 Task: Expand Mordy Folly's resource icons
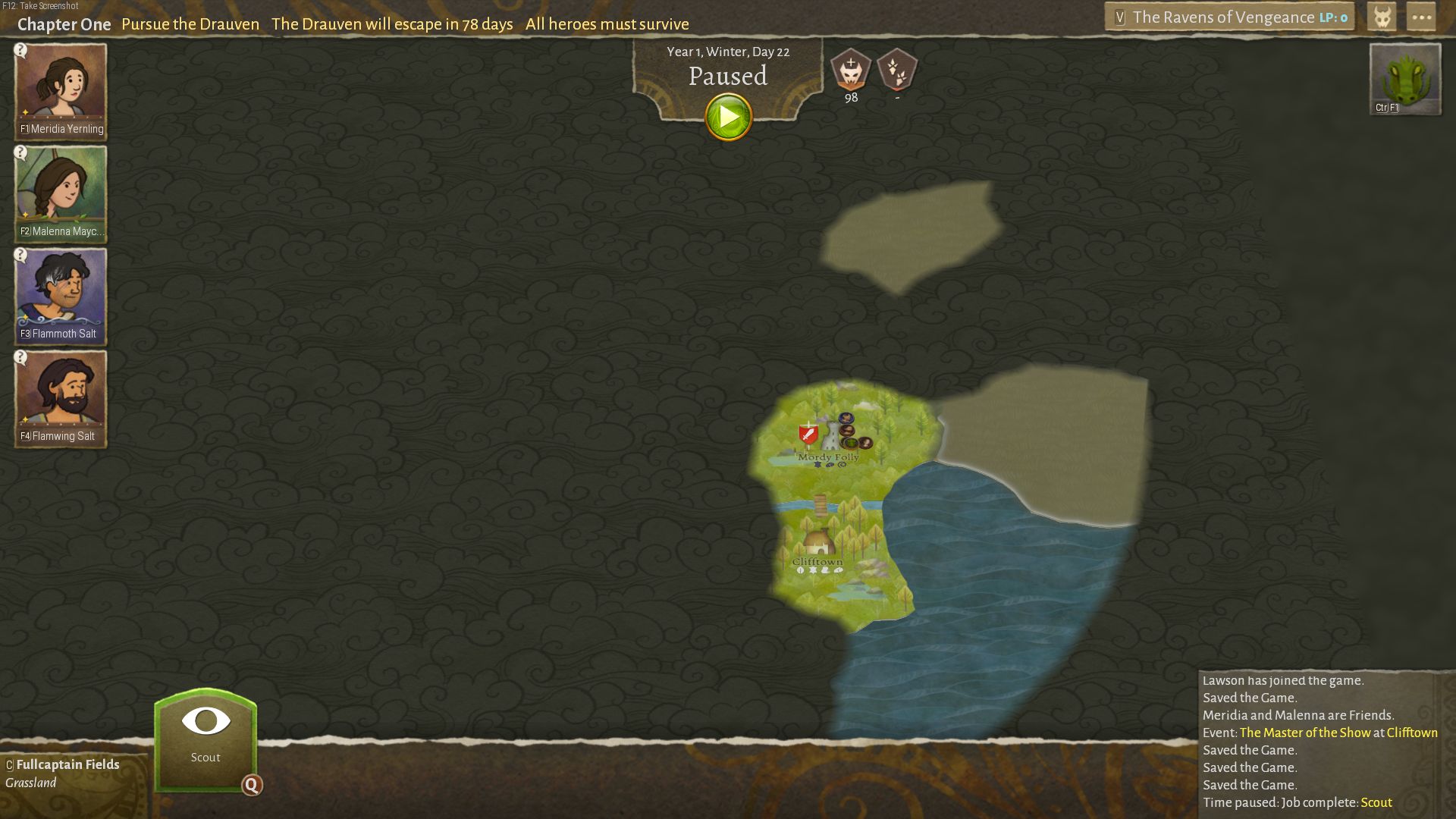830,466
